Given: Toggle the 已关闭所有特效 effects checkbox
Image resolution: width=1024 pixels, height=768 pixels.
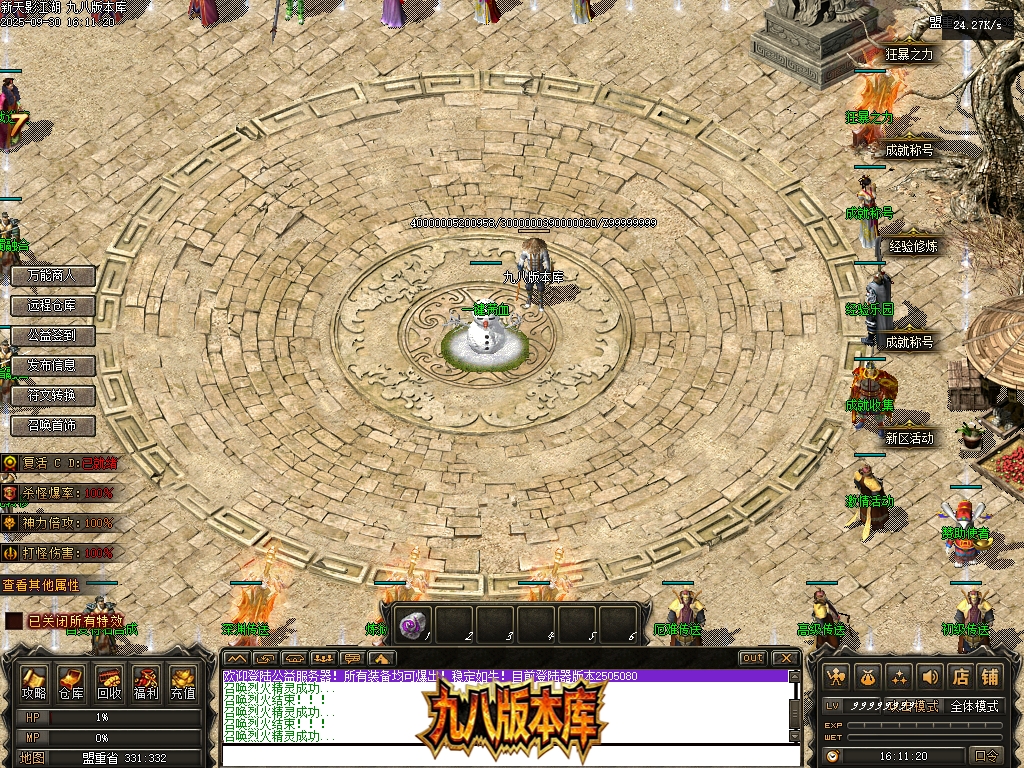Looking at the screenshot, I should point(13,621).
